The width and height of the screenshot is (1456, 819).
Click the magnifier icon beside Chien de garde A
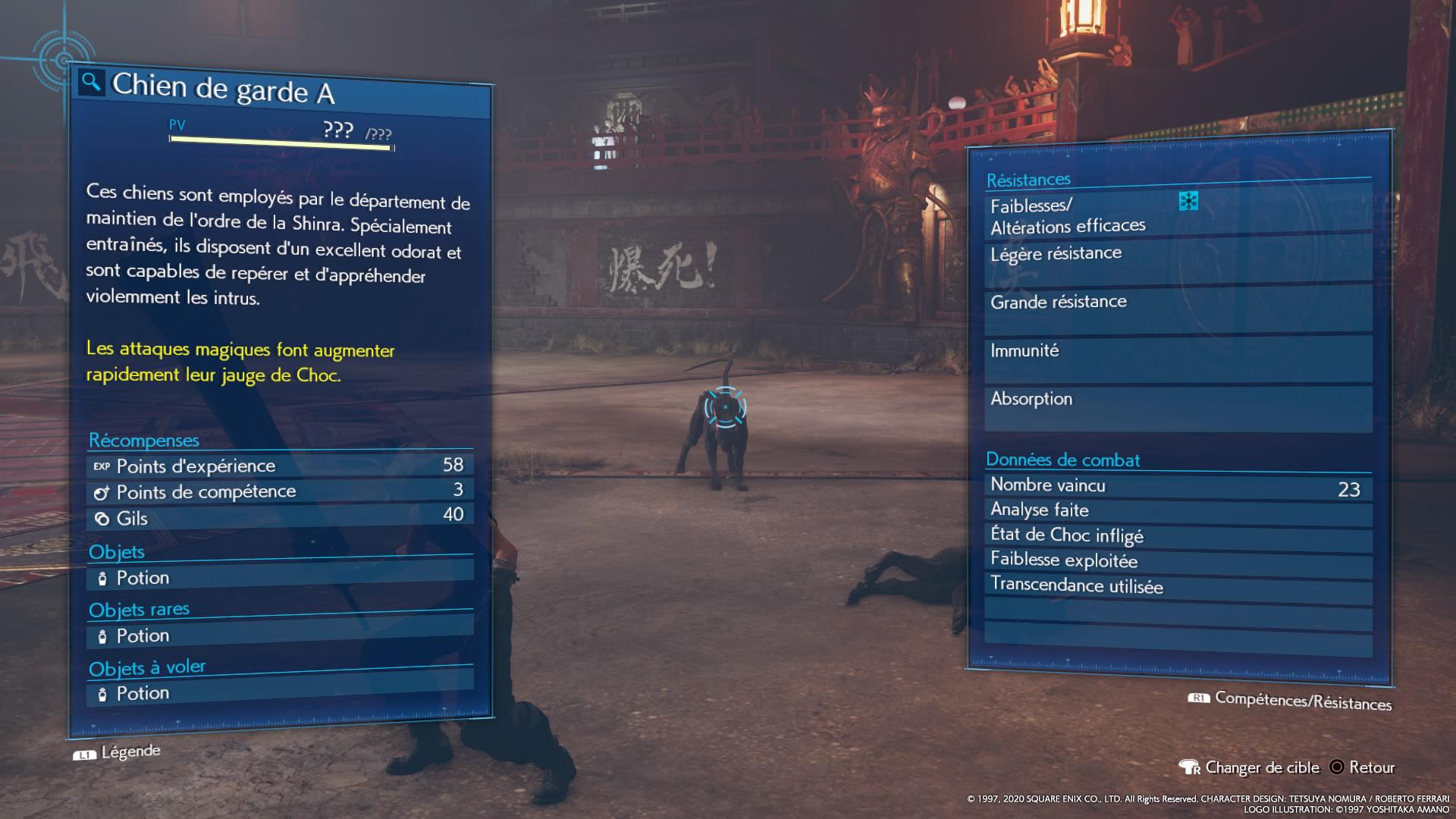91,82
